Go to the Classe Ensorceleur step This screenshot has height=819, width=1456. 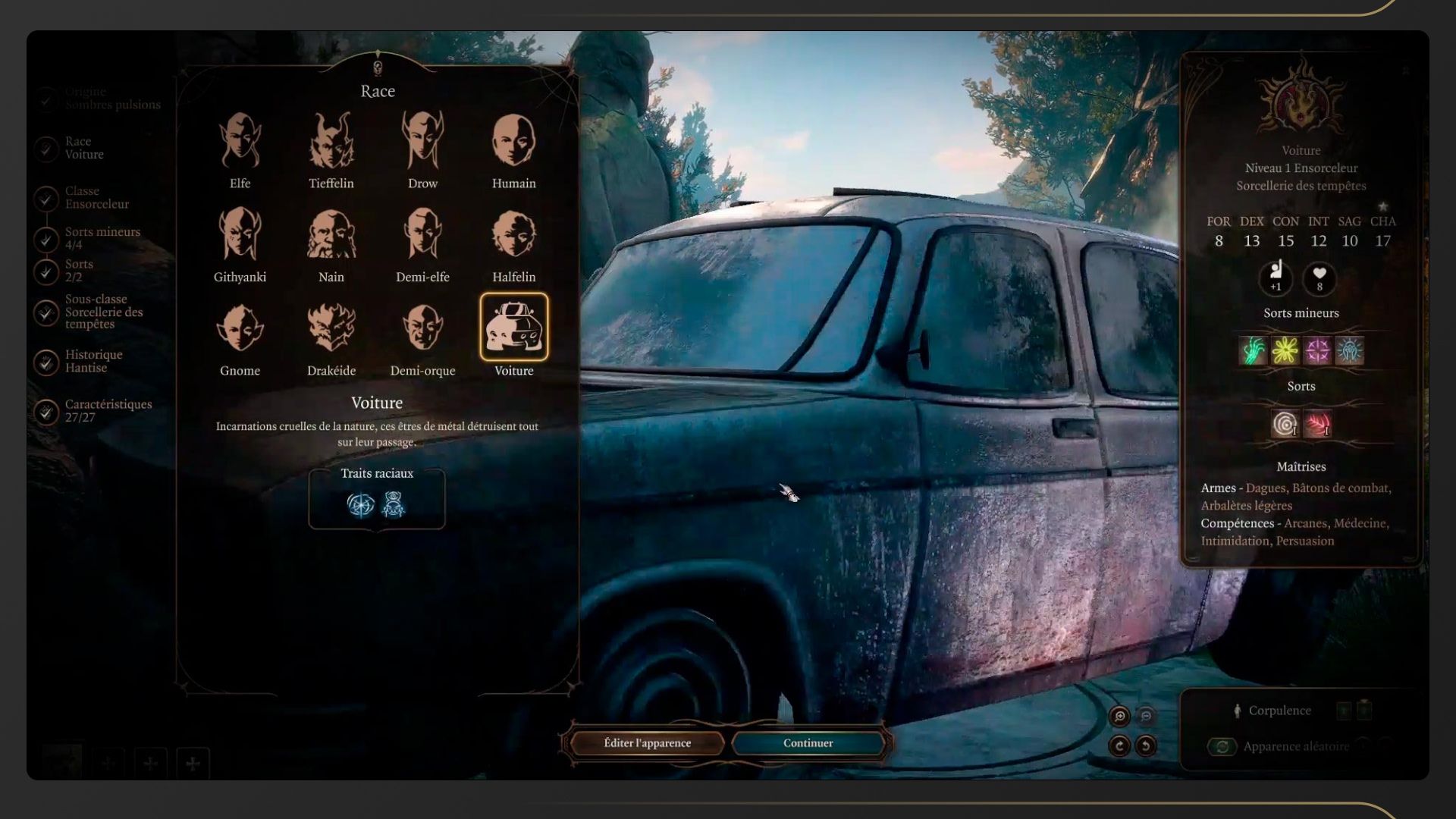click(x=96, y=198)
